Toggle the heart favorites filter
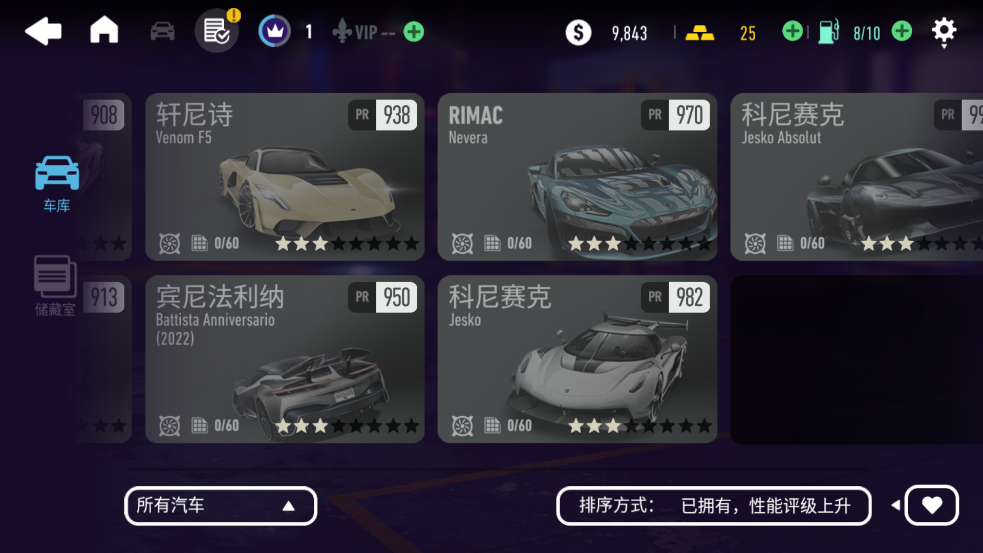983x553 pixels. [x=931, y=506]
